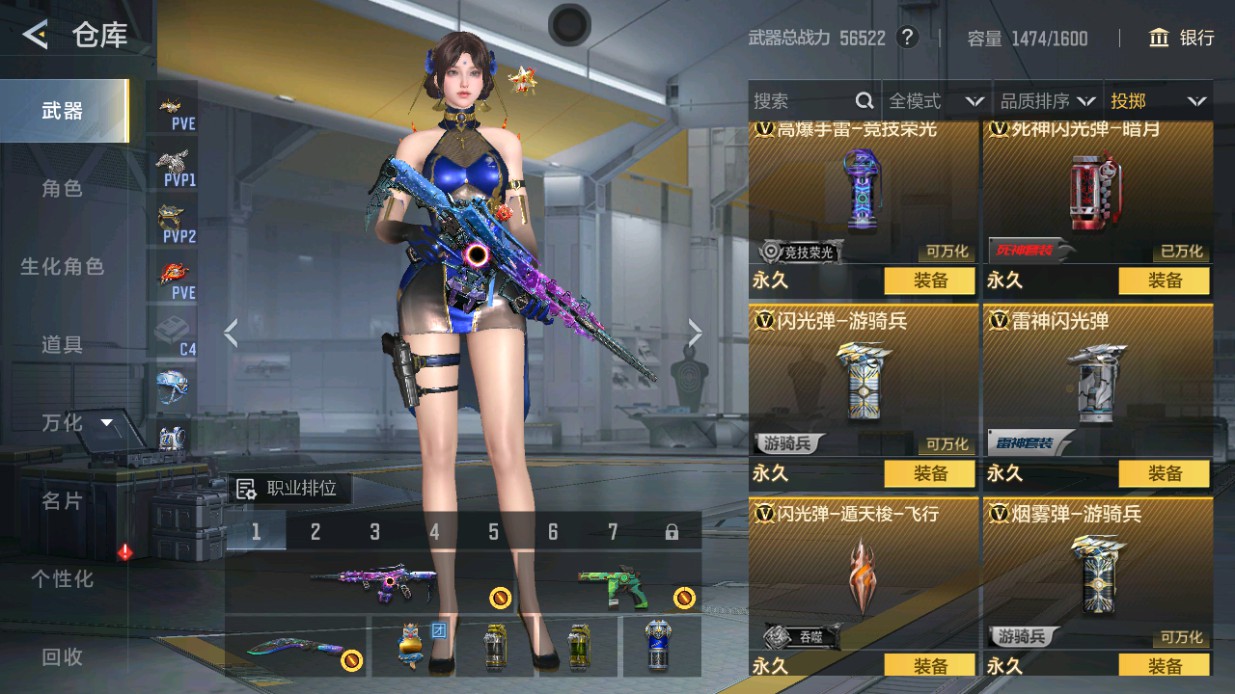Select the C4 loadout icon
This screenshot has width=1235, height=694.
176,334
